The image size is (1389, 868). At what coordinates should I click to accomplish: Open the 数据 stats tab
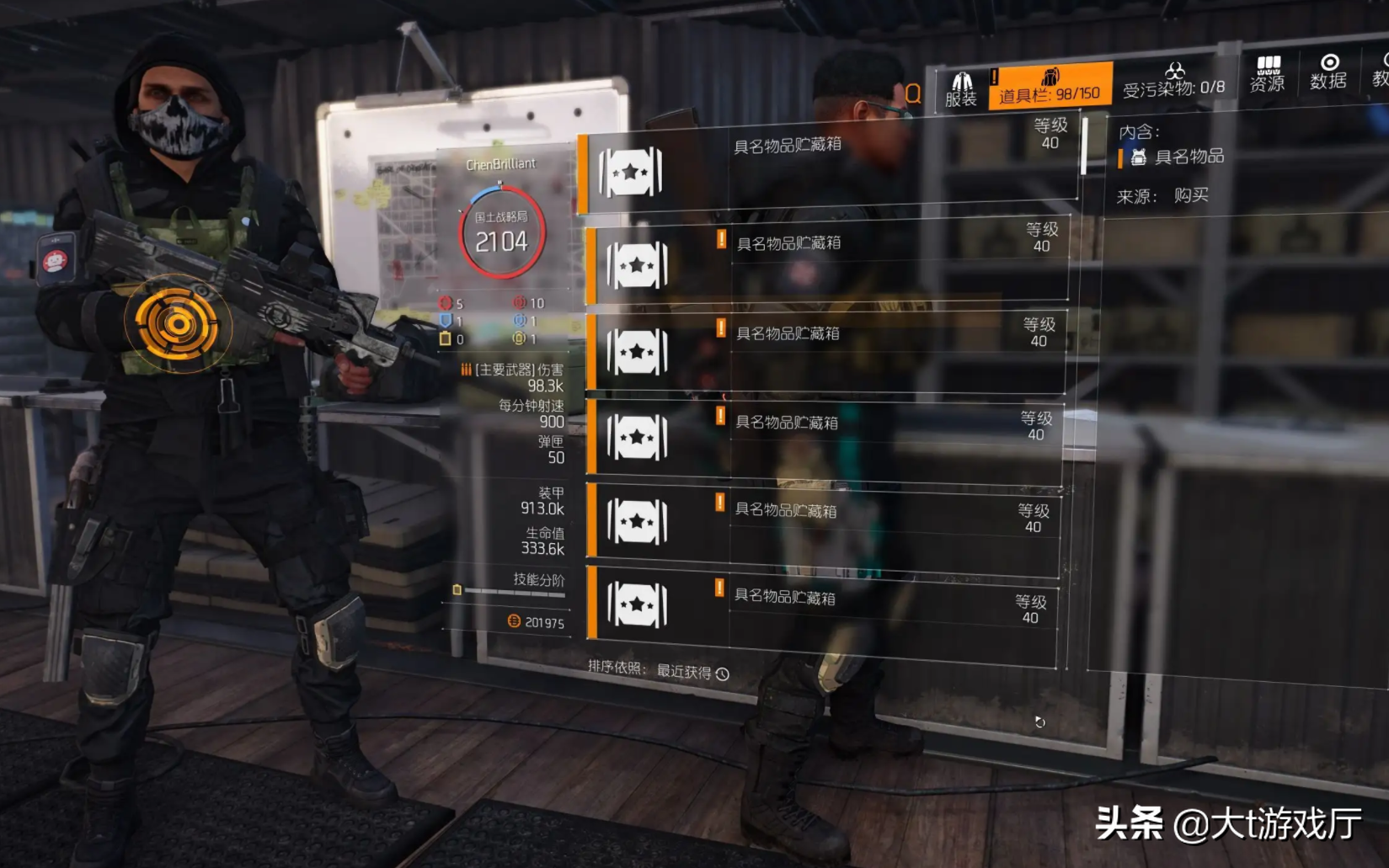point(1328,73)
